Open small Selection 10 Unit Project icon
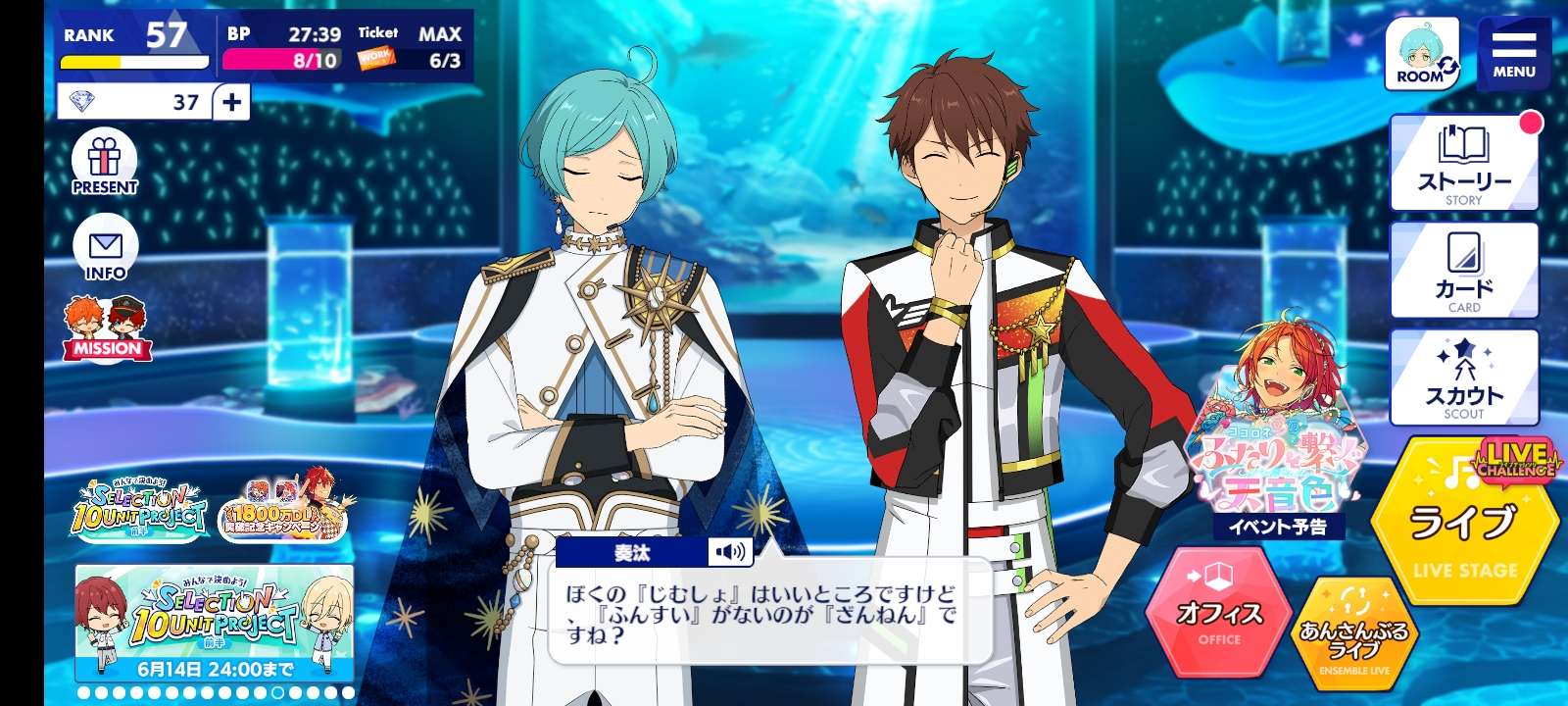Image resolution: width=1568 pixels, height=706 pixels. [x=139, y=507]
